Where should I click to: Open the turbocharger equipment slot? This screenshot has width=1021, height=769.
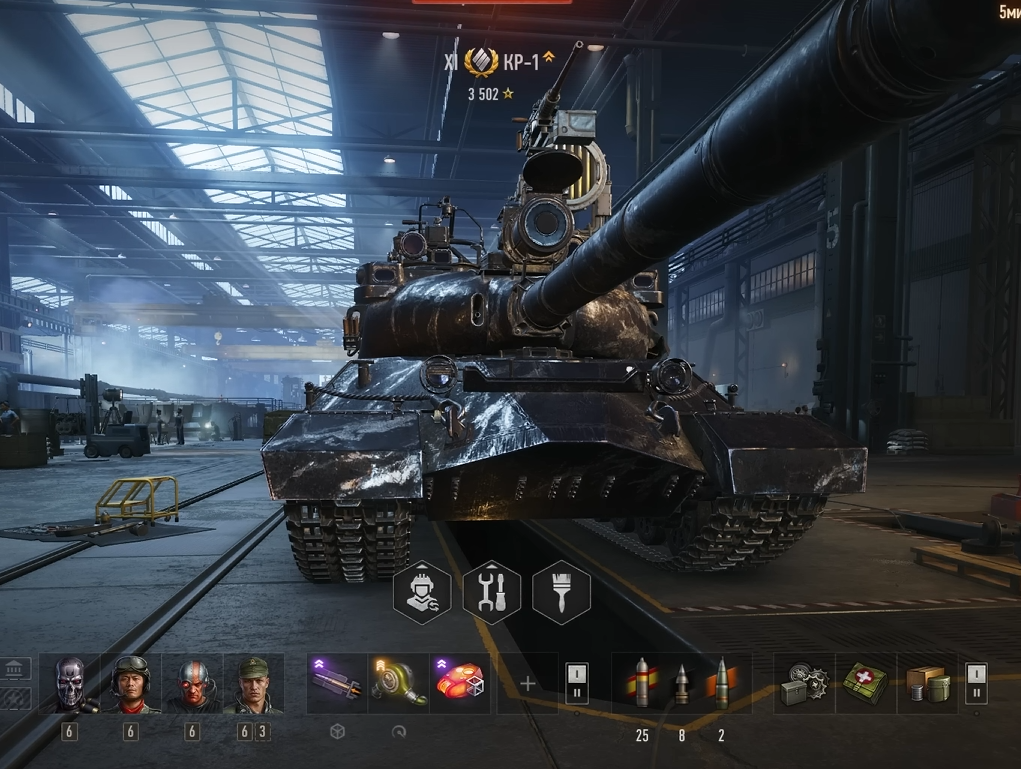(x=399, y=684)
